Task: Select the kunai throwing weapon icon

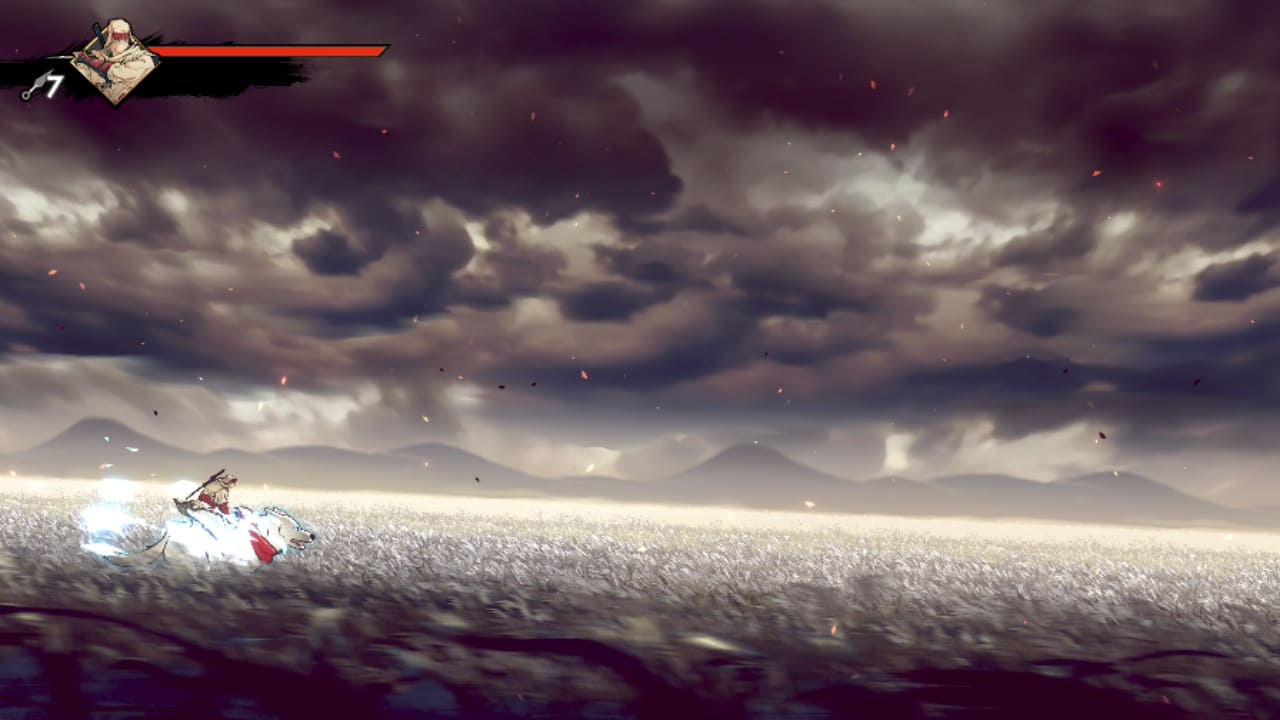Action: click(33, 88)
